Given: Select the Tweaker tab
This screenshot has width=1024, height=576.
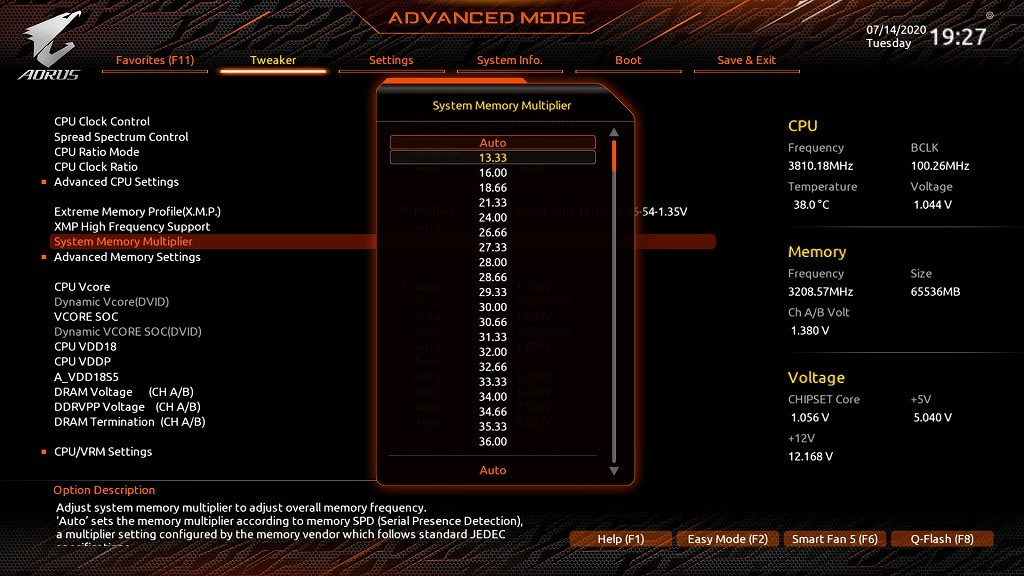Looking at the screenshot, I should 273,60.
